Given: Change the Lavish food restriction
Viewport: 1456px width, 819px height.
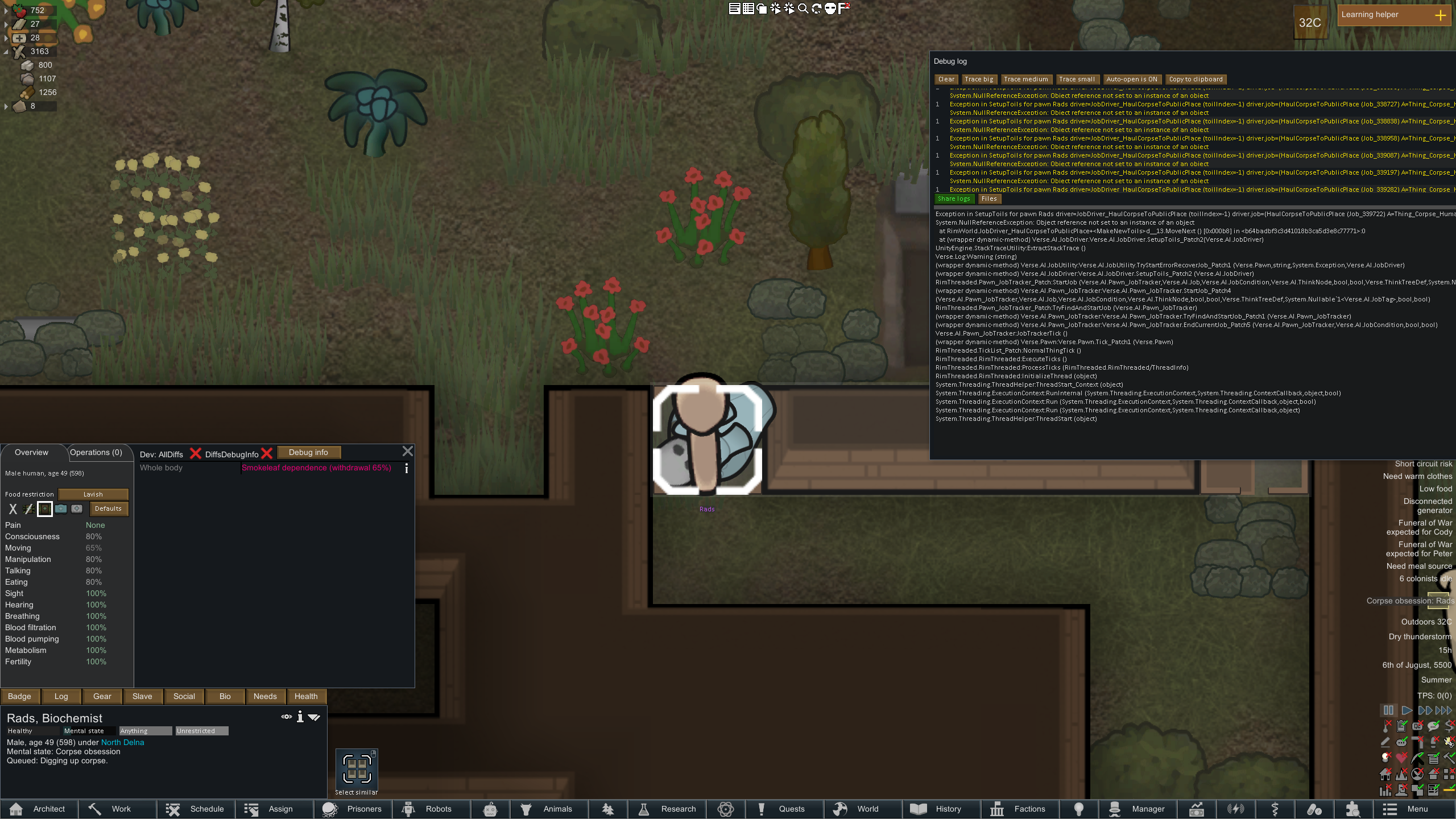Looking at the screenshot, I should (x=93, y=494).
